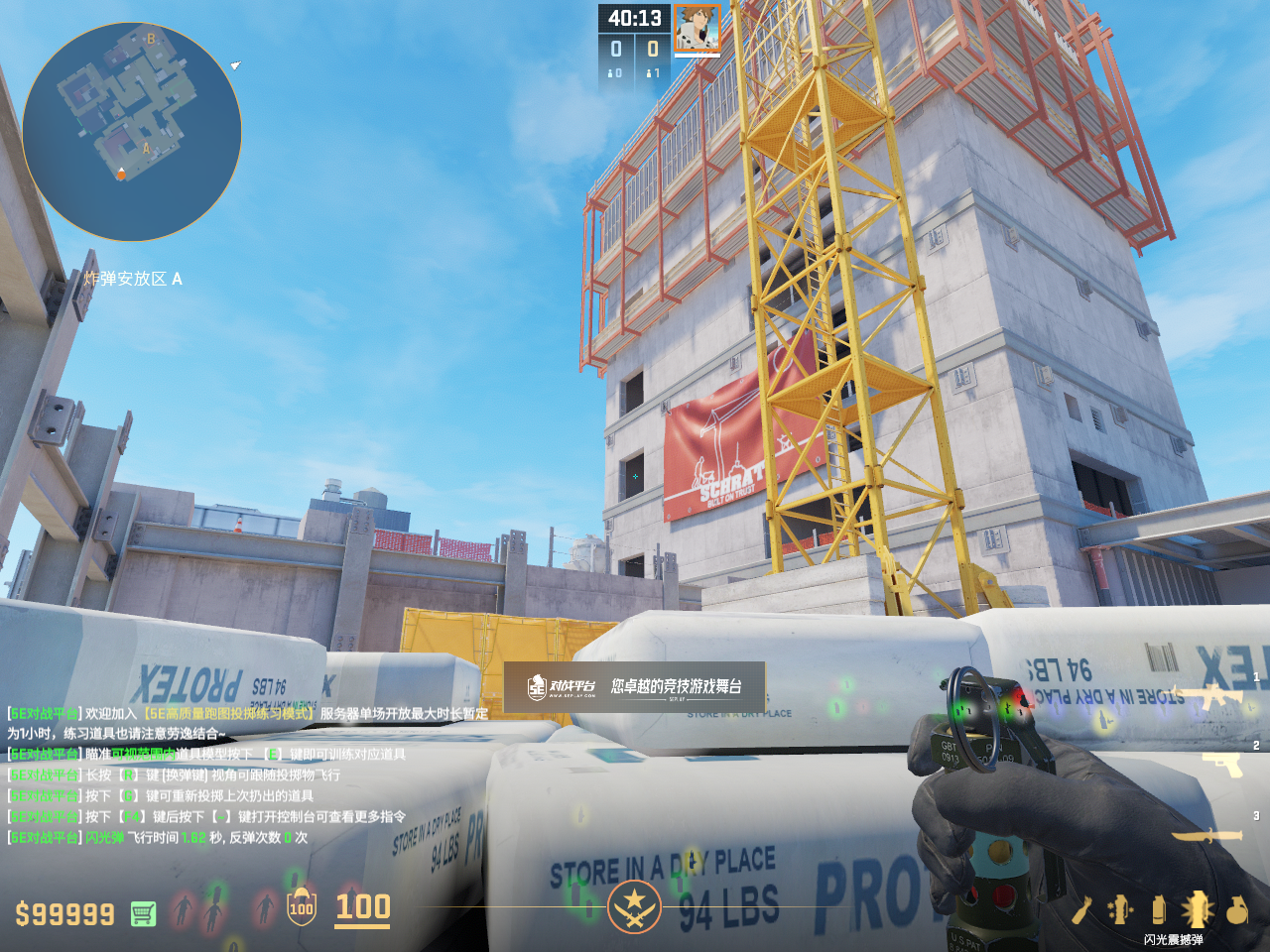Select the decoy grenade icon with sparks

(1120, 909)
